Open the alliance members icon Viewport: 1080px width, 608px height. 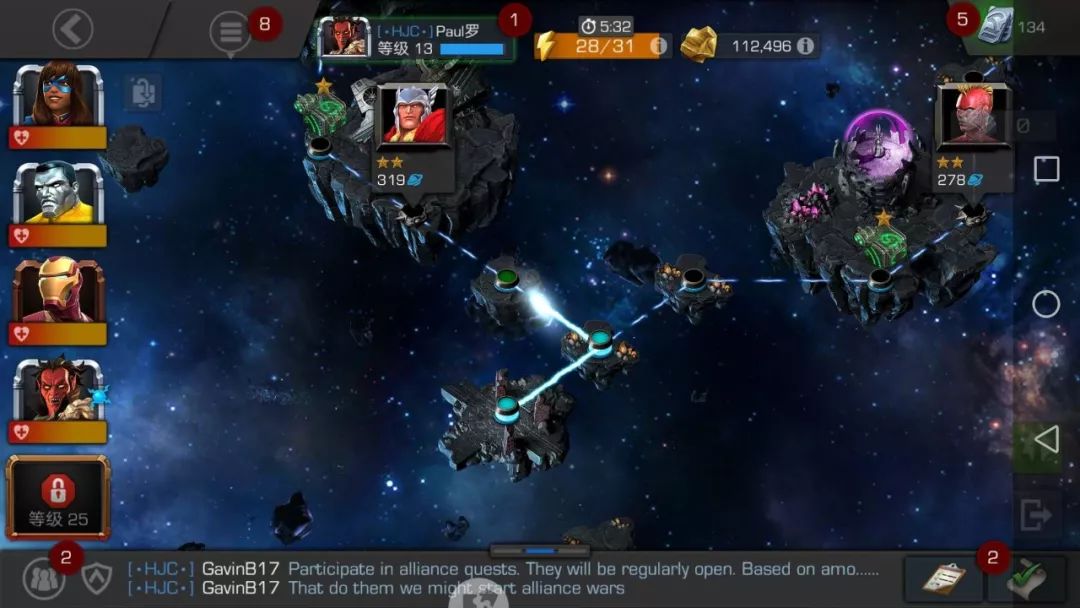coord(42,579)
